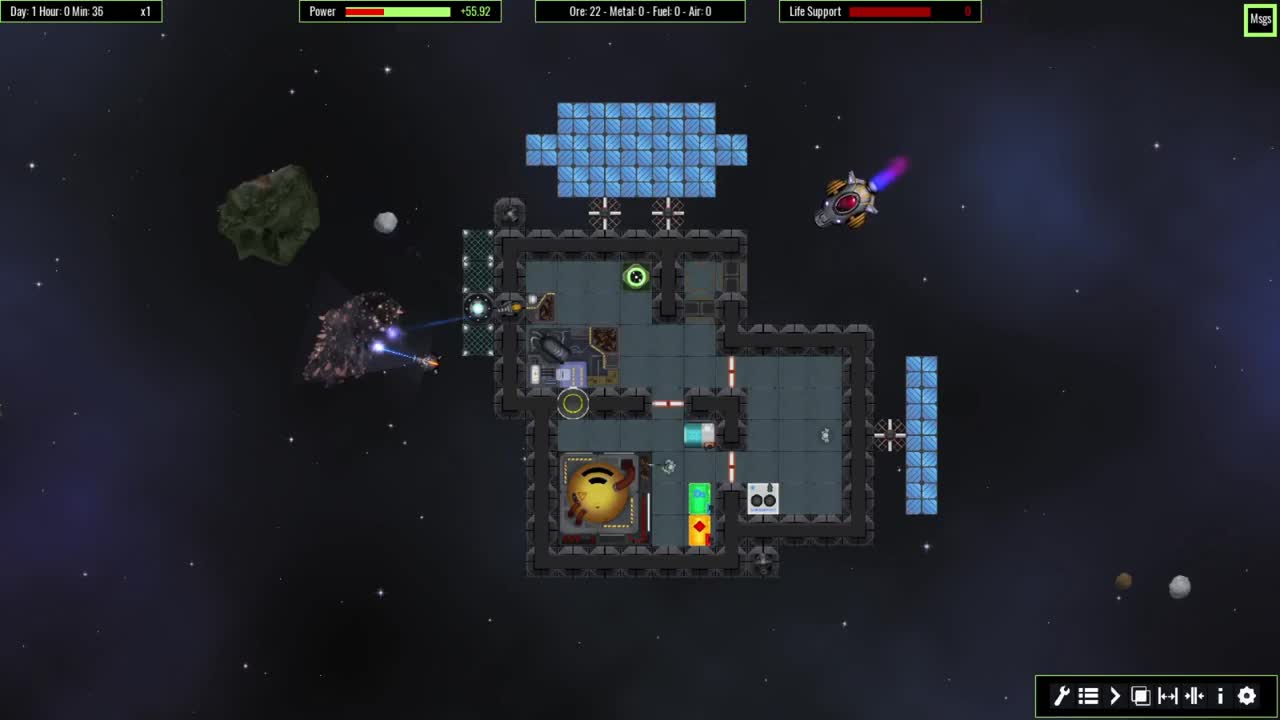Click the green asteroid on the left
Image resolution: width=1280 pixels, height=720 pixels.
(268, 215)
